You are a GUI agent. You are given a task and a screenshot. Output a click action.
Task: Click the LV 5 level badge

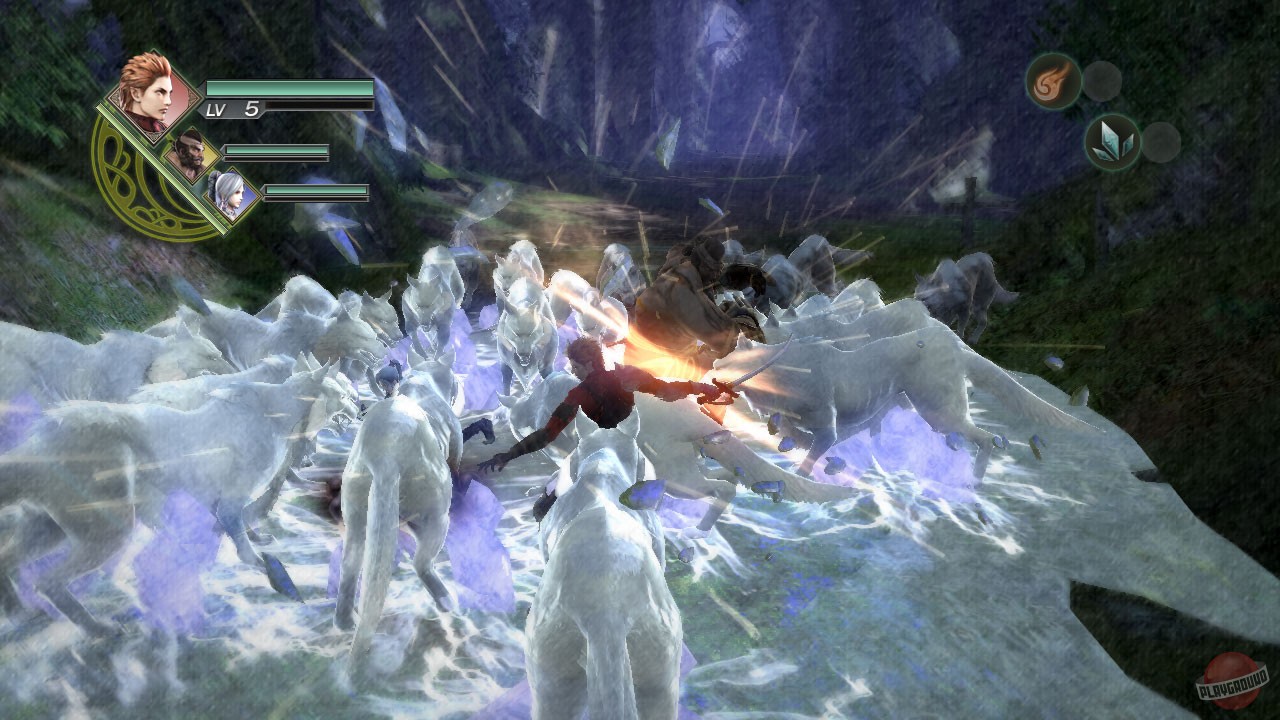229,108
